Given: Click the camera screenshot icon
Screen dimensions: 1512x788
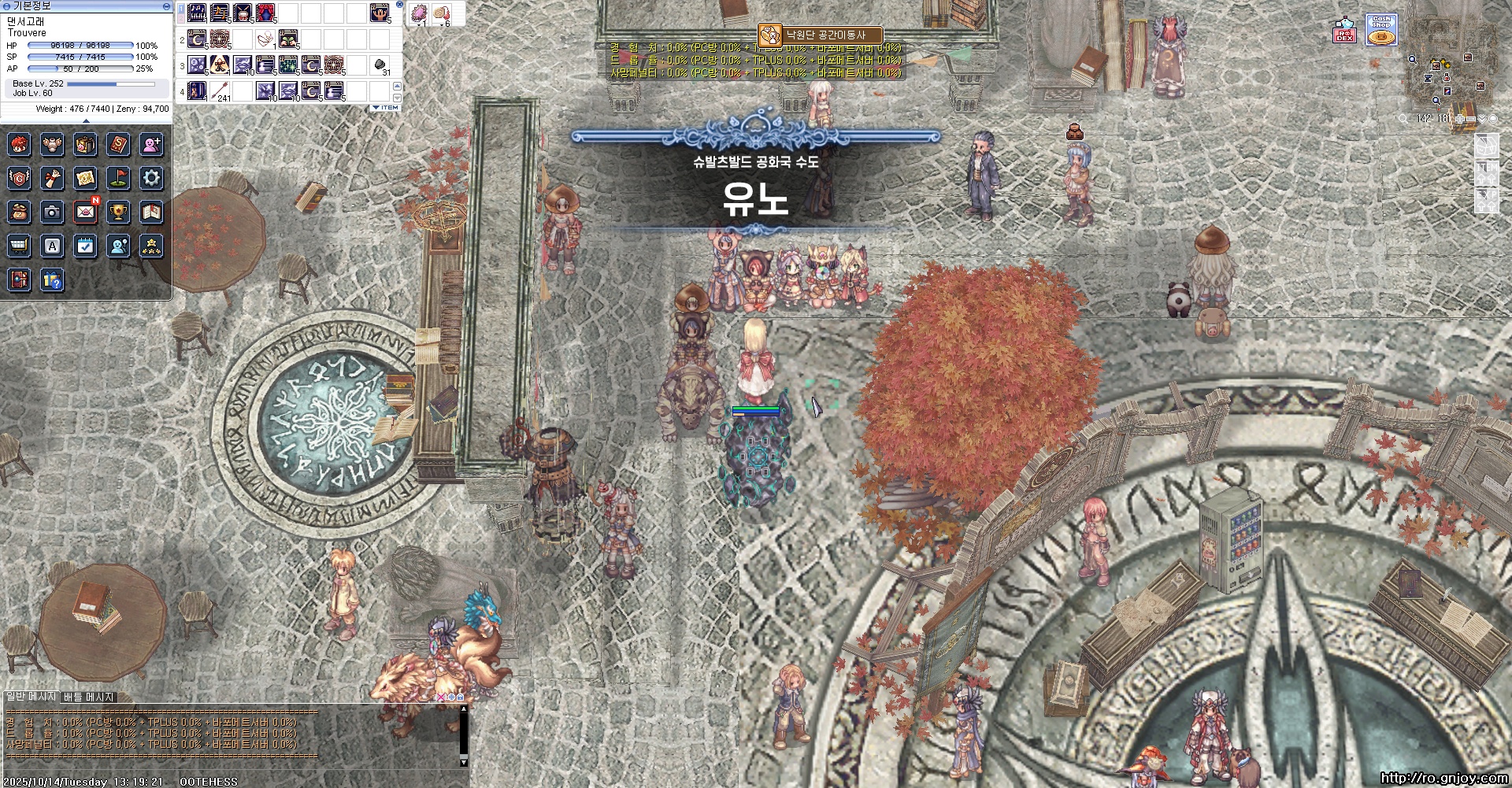Looking at the screenshot, I should [52, 212].
